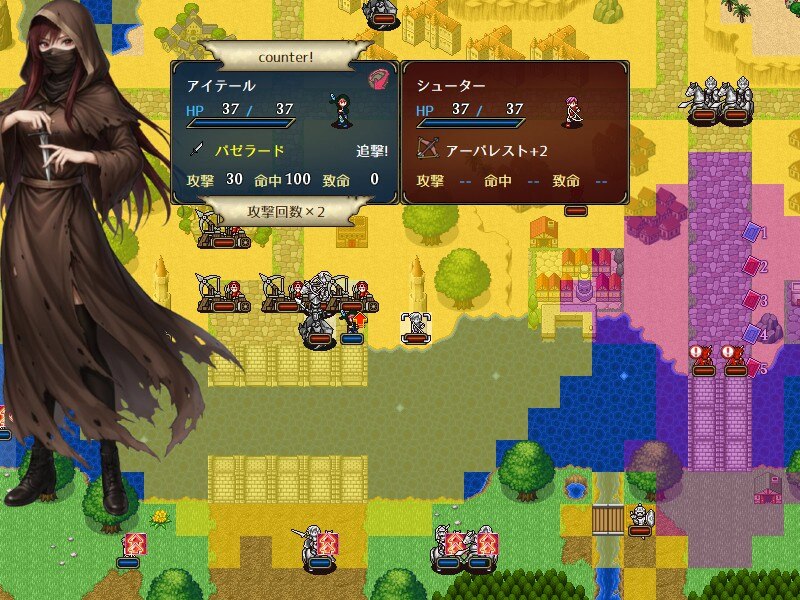This screenshot has width=800, height=600.
Task: Select the map marker numbered 1
Action: tap(752, 232)
